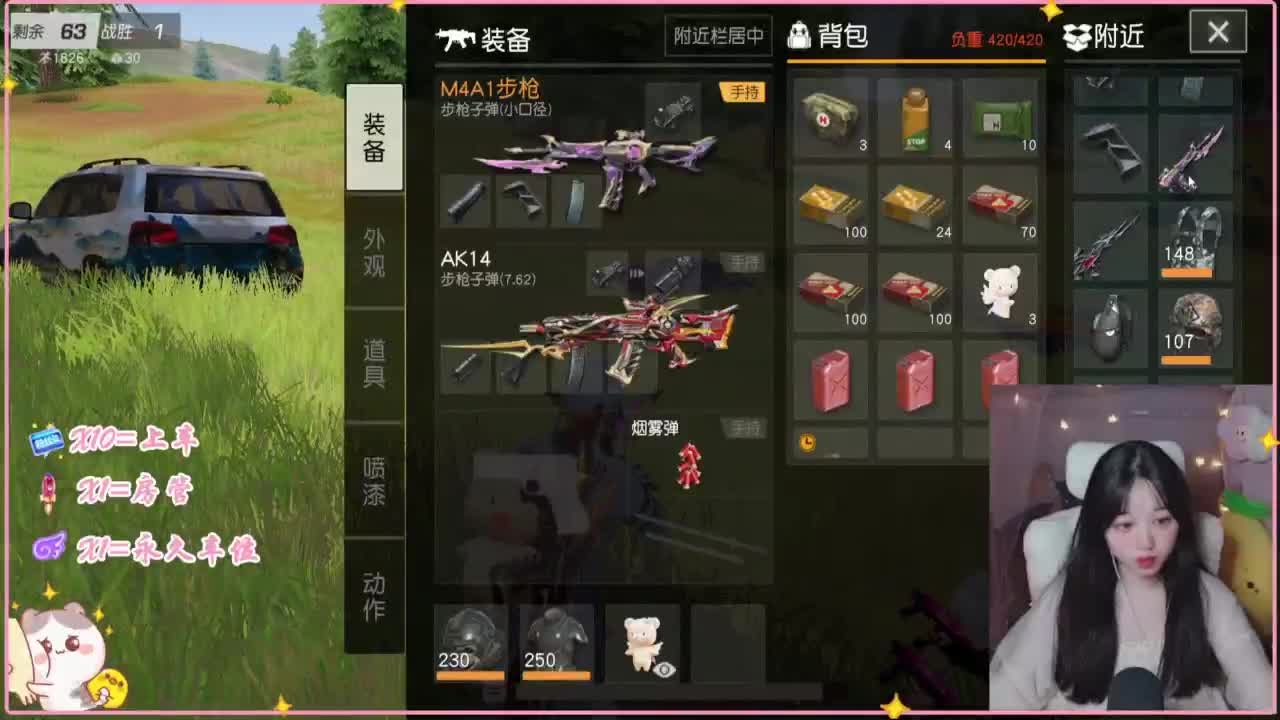Click the camo helmet showing 107 nearby
The image size is (1280, 720).
point(1195,325)
